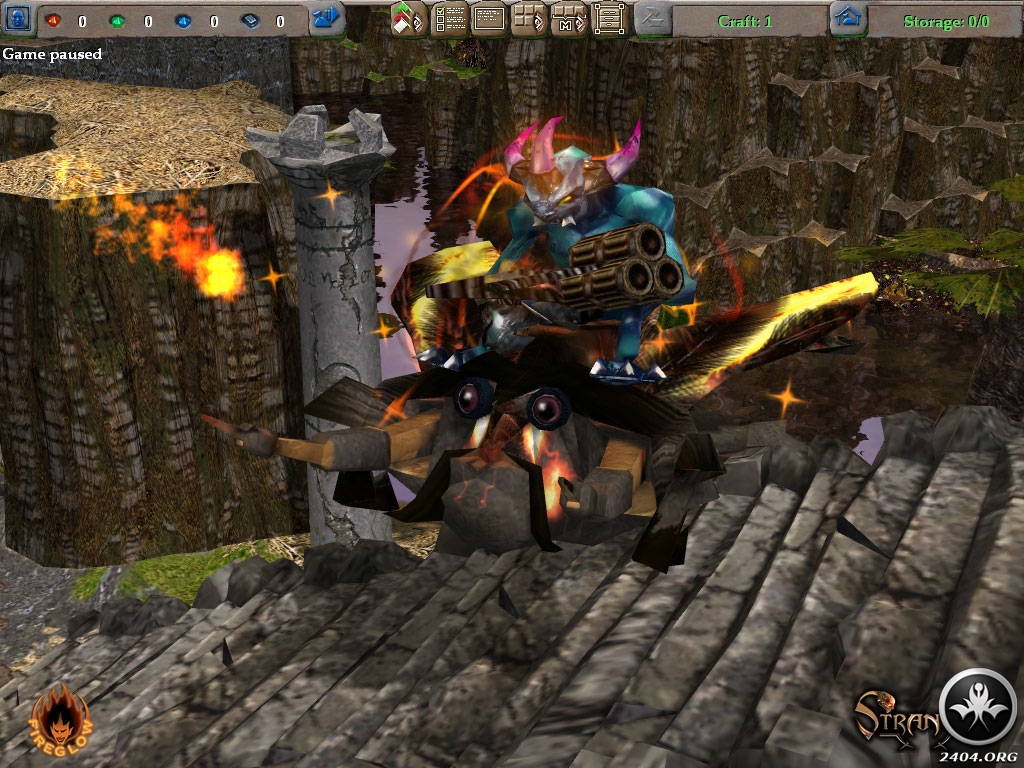Click the blue face portrait button
Image resolution: width=1024 pixels, height=768 pixels.
click(x=16, y=19)
